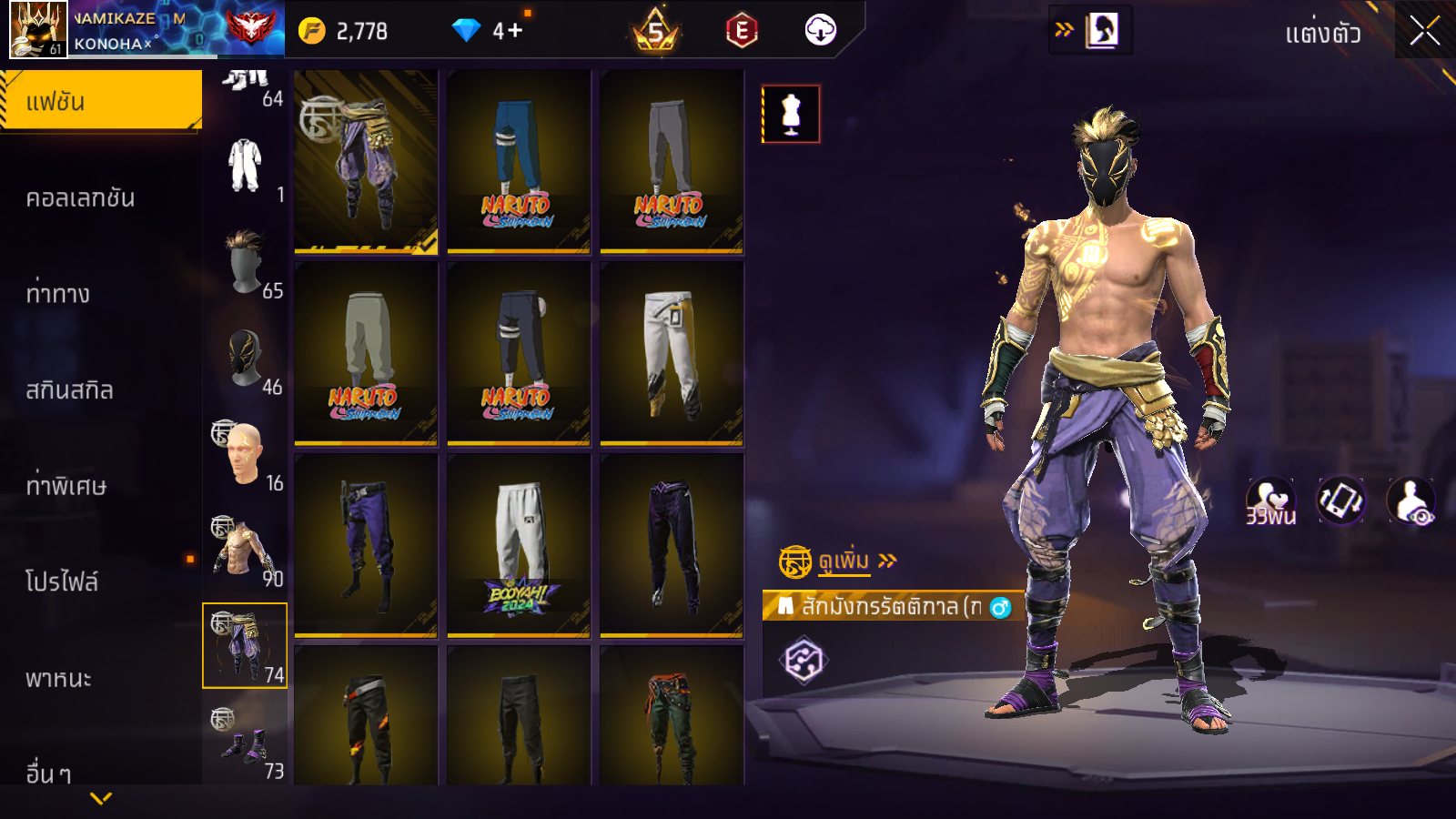Open the แฟชั่น fashion tab
This screenshot has height=819, width=1456.
click(100, 101)
